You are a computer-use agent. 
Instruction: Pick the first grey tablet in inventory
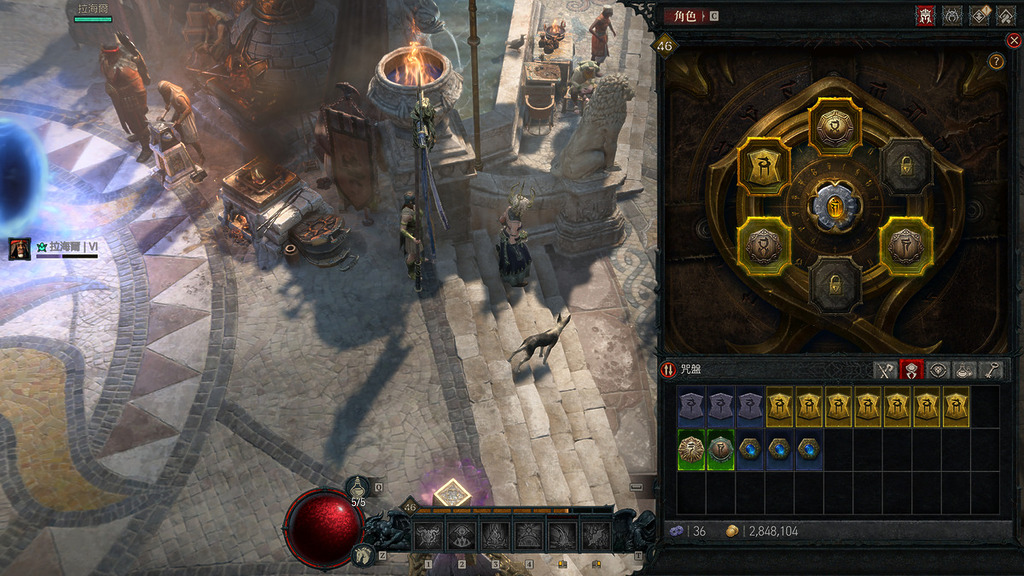pyautogui.click(x=692, y=407)
